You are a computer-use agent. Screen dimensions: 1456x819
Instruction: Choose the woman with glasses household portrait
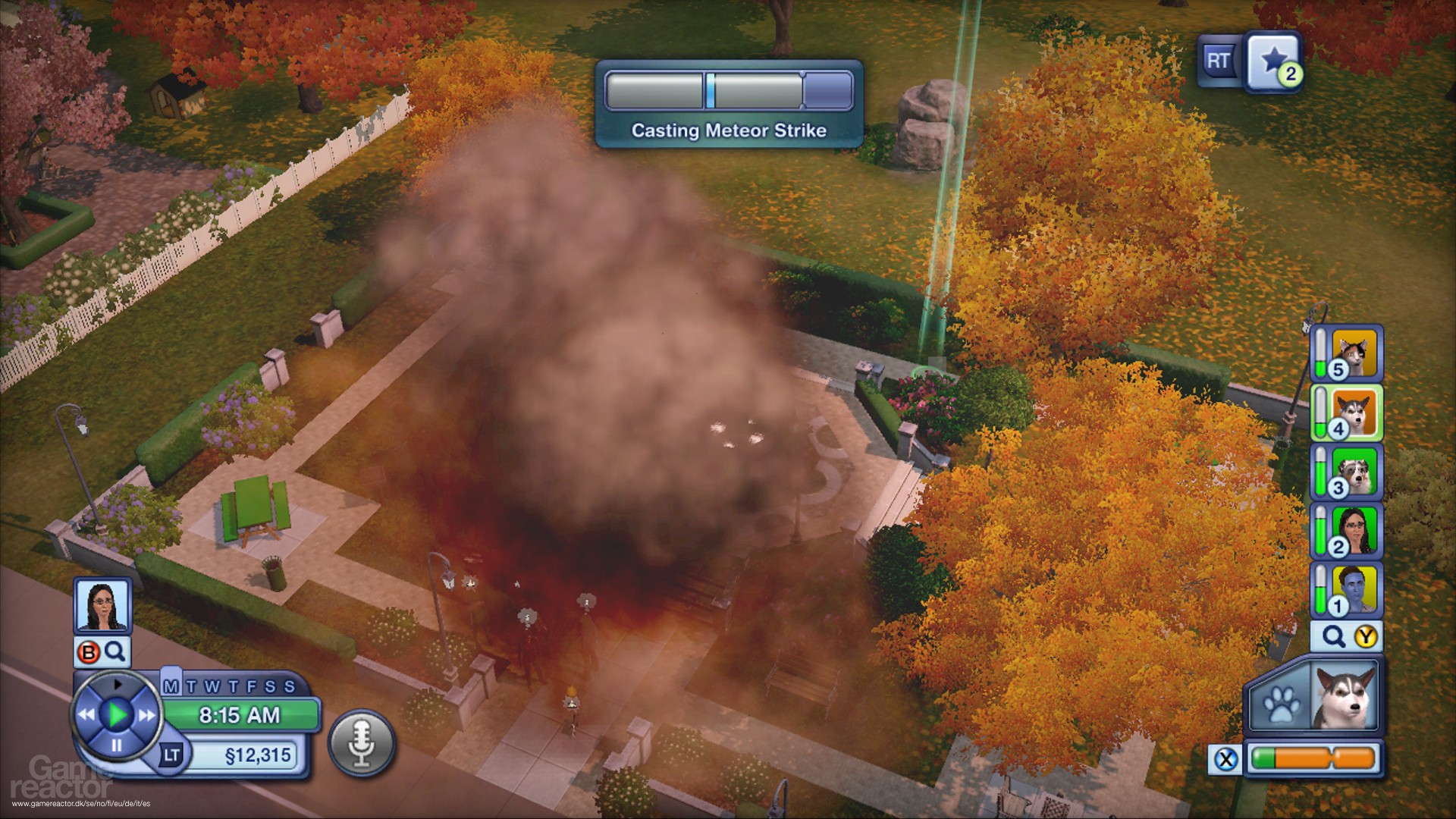pos(1354,529)
